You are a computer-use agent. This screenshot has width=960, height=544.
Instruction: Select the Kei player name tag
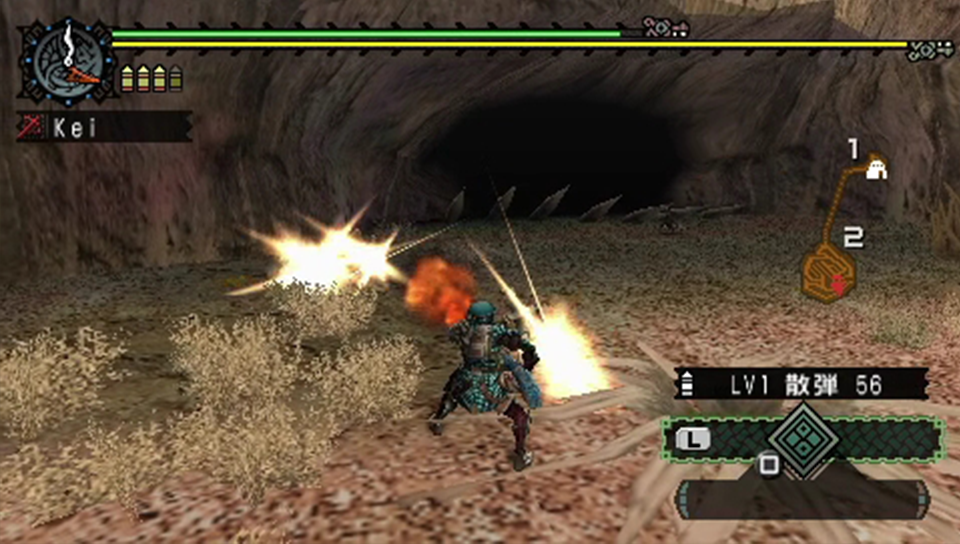[x=104, y=127]
